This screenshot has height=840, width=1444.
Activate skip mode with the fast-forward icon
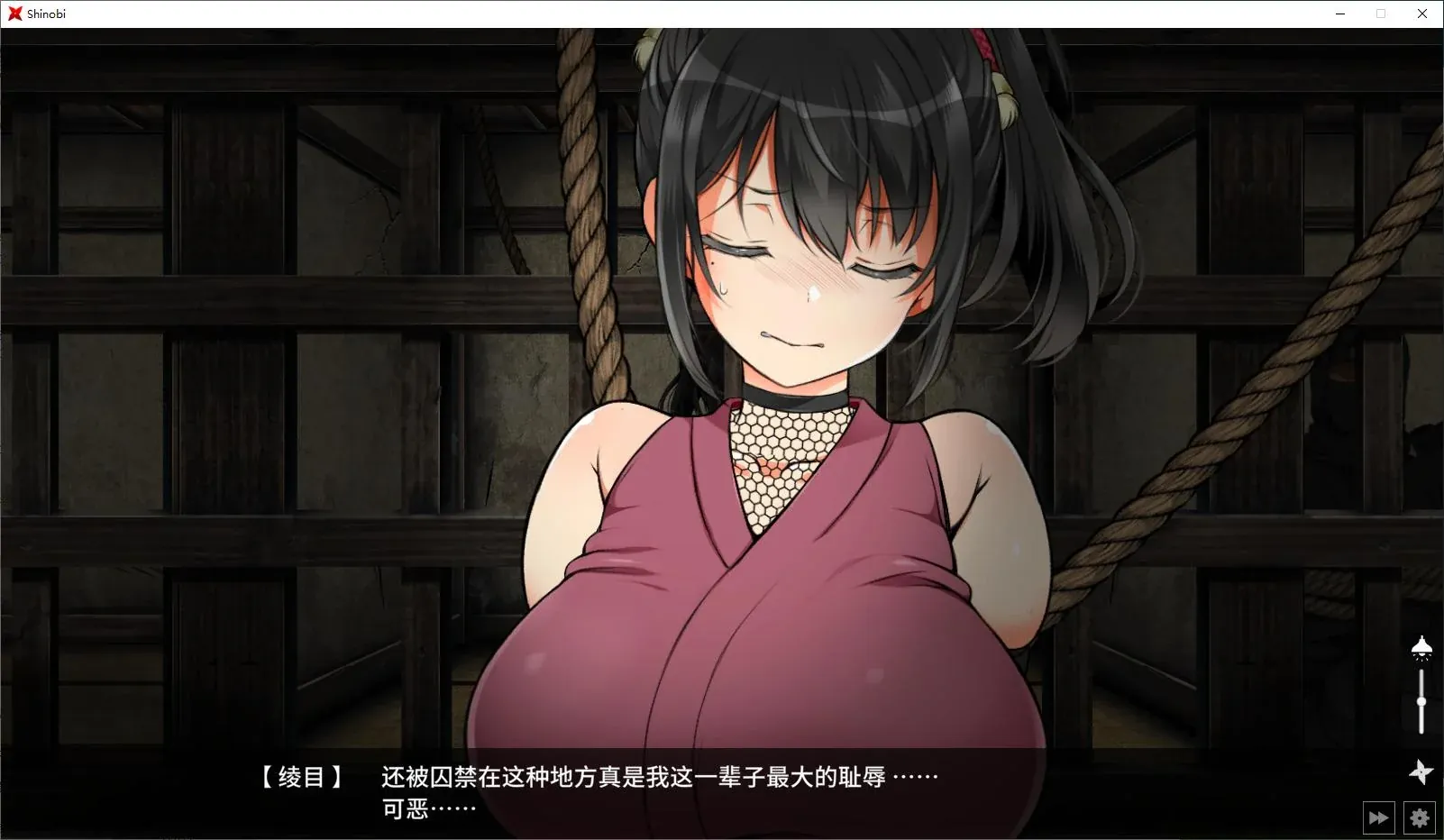click(1378, 817)
